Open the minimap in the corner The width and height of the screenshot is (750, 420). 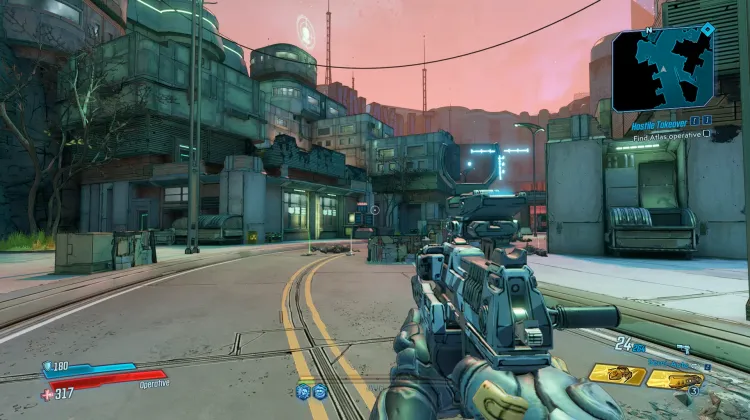[663, 68]
